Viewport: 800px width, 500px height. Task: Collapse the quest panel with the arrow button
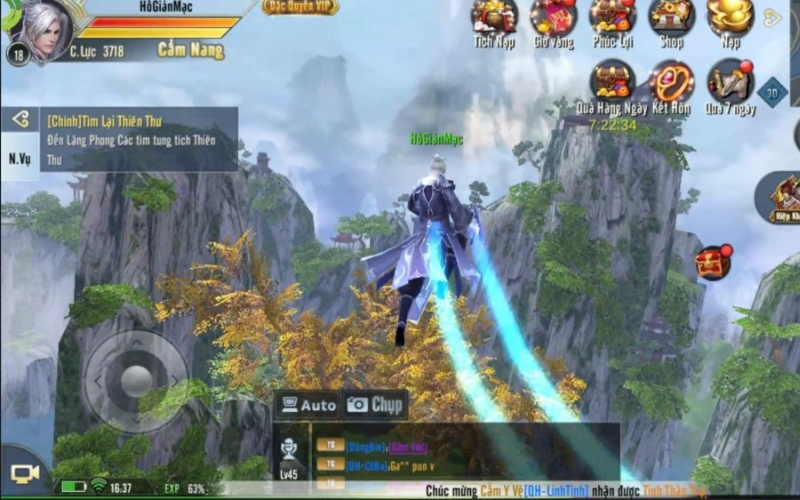point(19,120)
